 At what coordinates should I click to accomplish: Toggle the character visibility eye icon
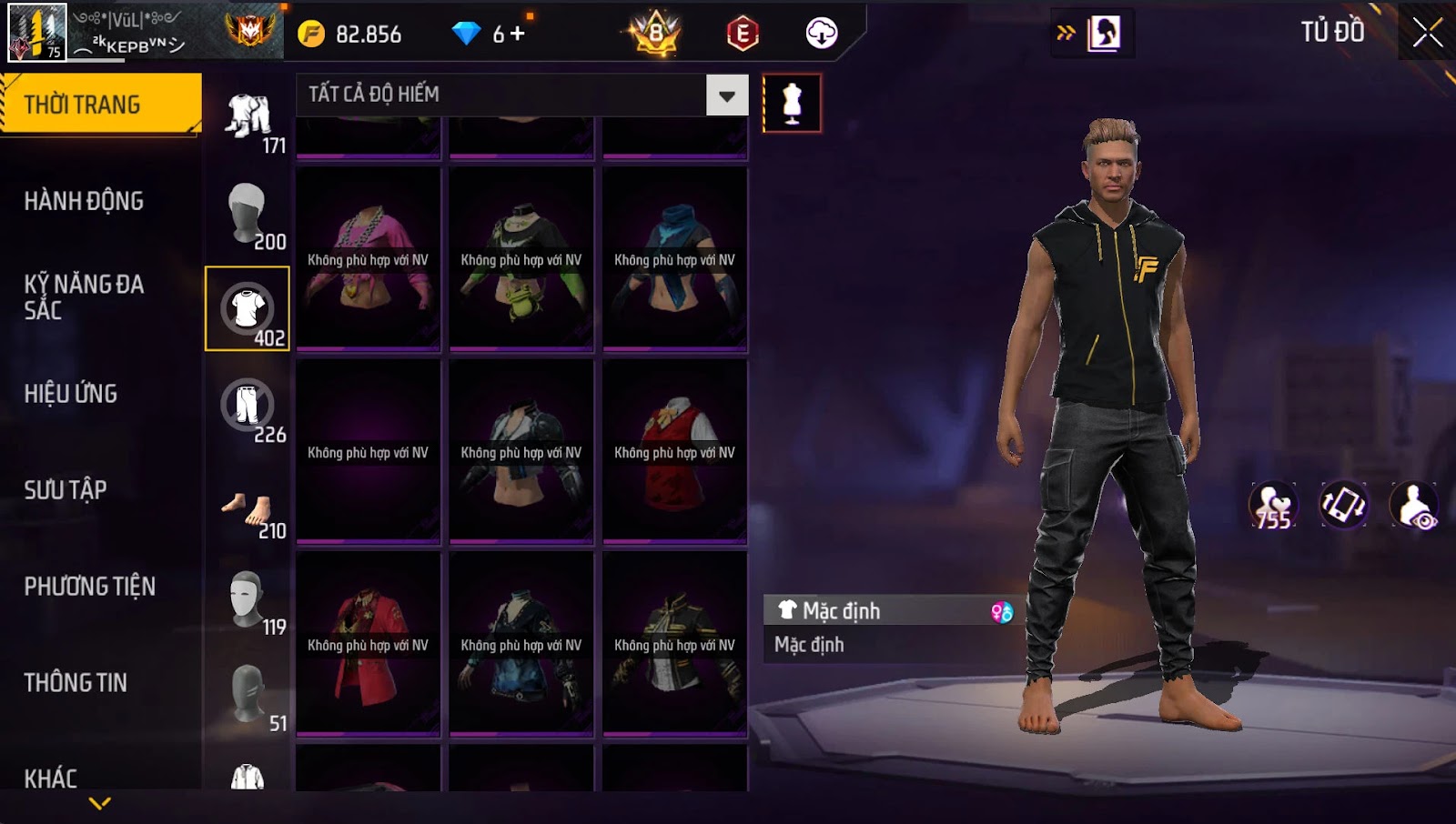[1414, 506]
